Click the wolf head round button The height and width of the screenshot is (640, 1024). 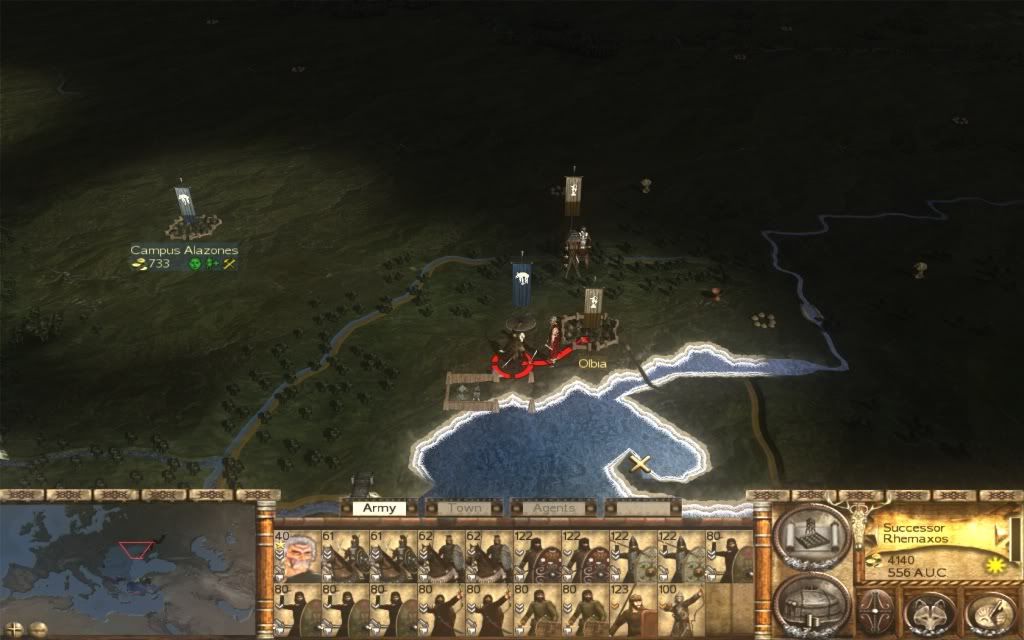coord(929,610)
